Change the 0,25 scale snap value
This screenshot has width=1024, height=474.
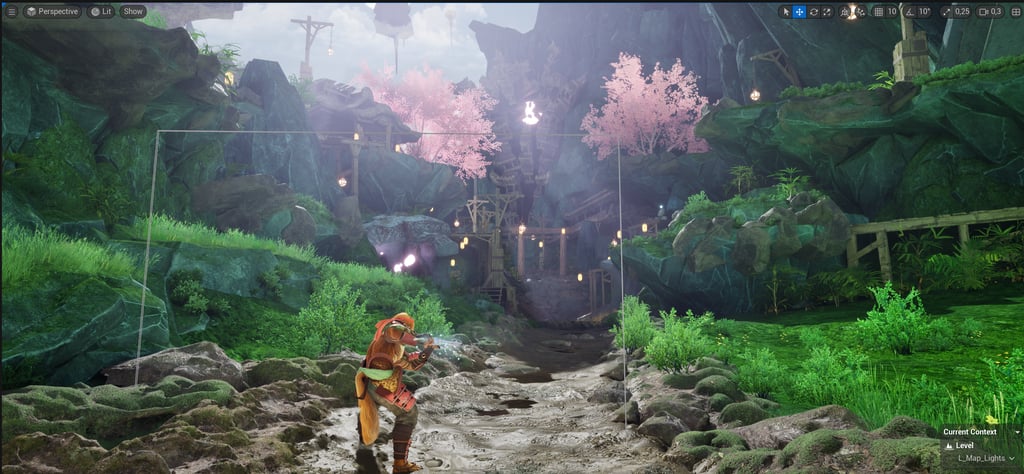coord(962,12)
